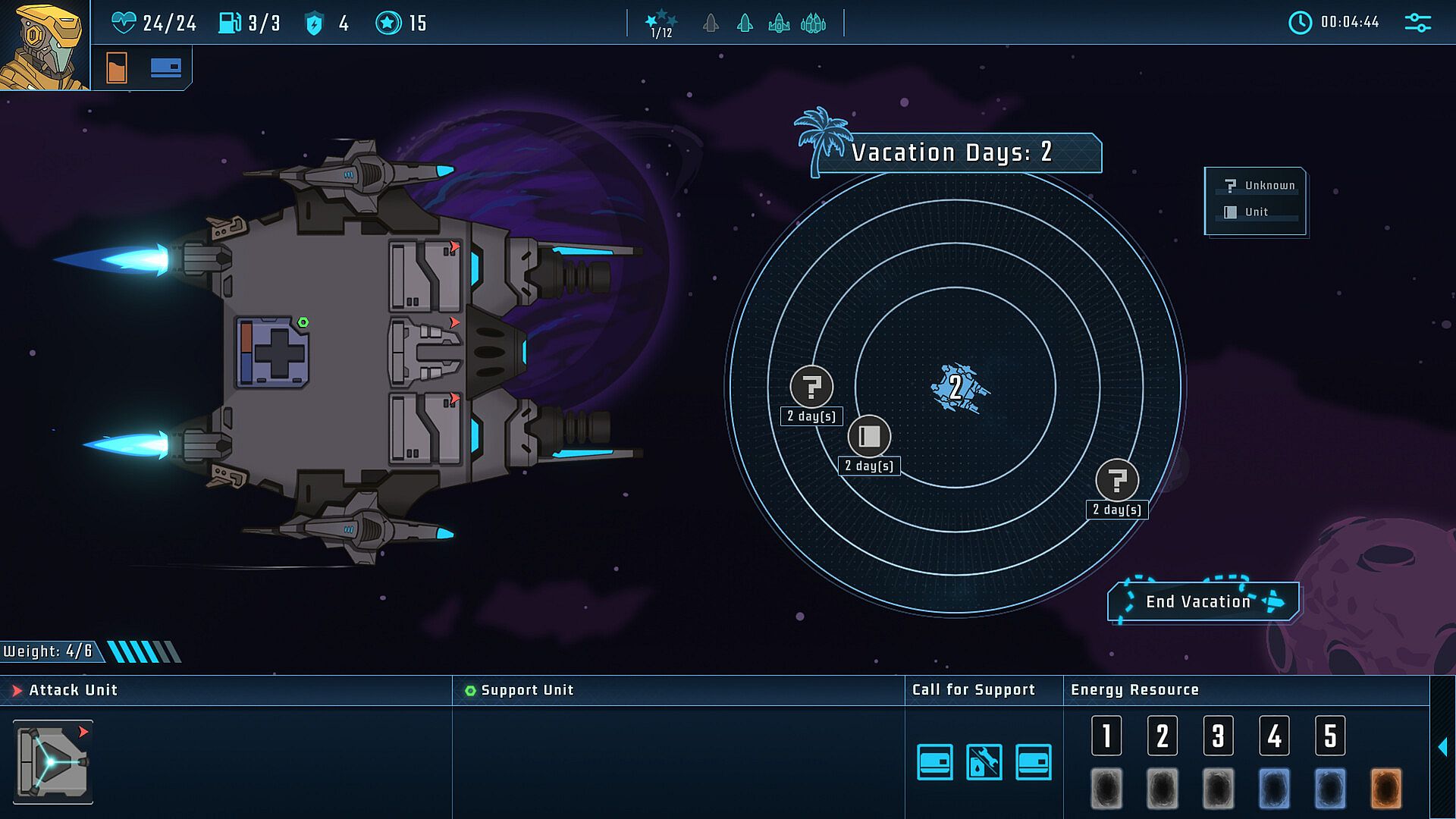Activate the last card-shaped support call
The width and height of the screenshot is (1456, 819).
tap(1033, 762)
